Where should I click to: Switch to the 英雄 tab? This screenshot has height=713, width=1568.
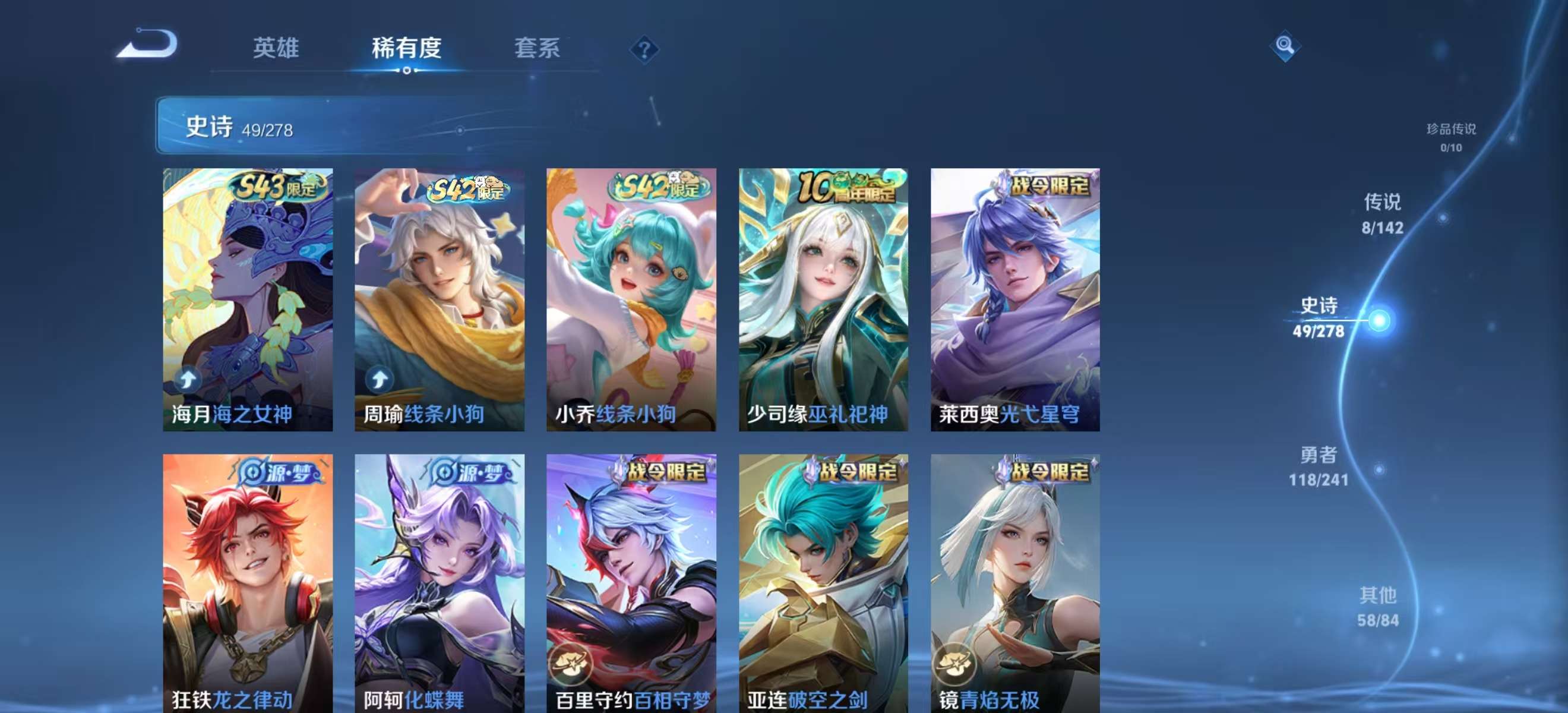277,50
